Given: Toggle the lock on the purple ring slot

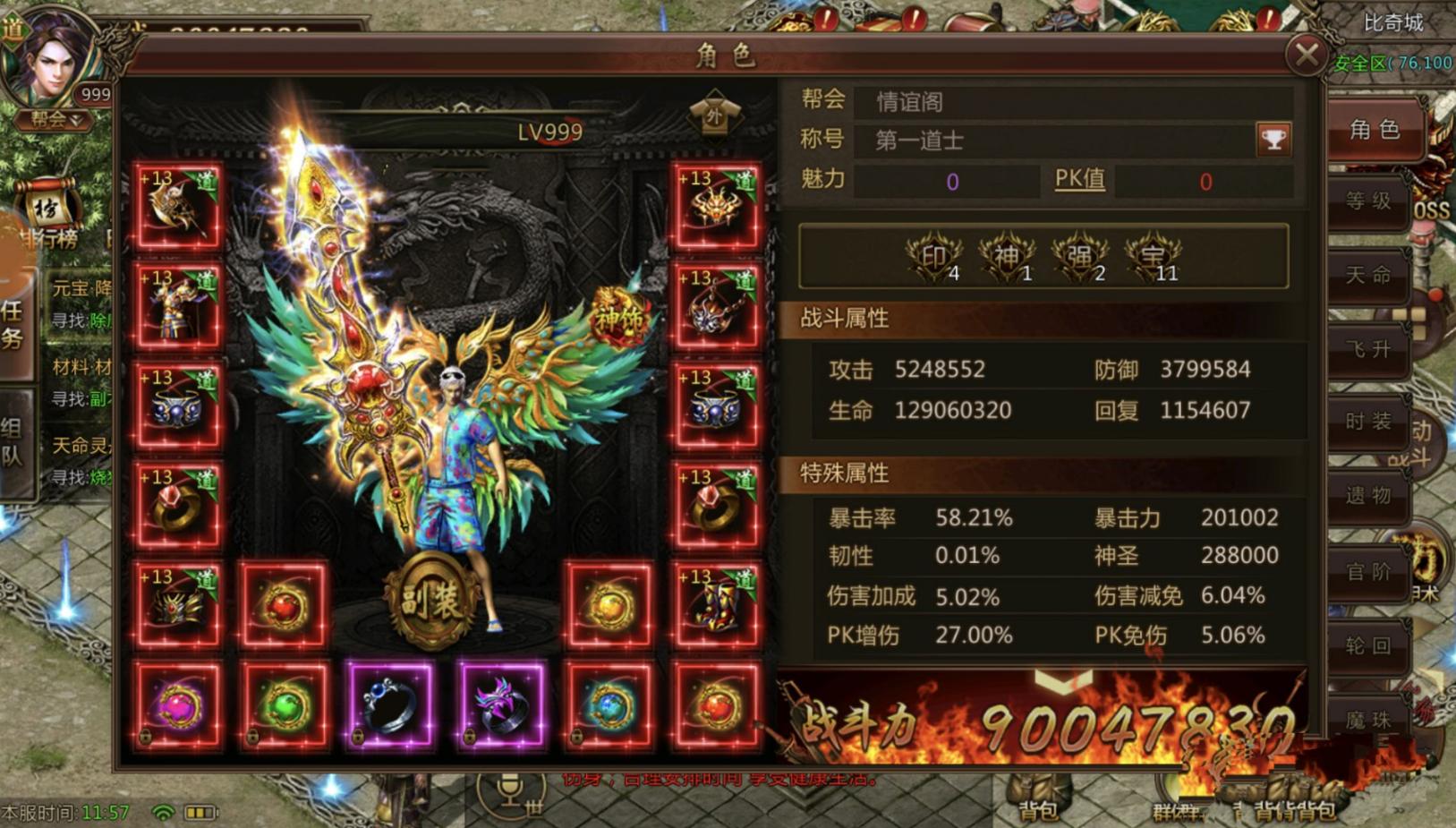Looking at the screenshot, I should coord(469,737).
